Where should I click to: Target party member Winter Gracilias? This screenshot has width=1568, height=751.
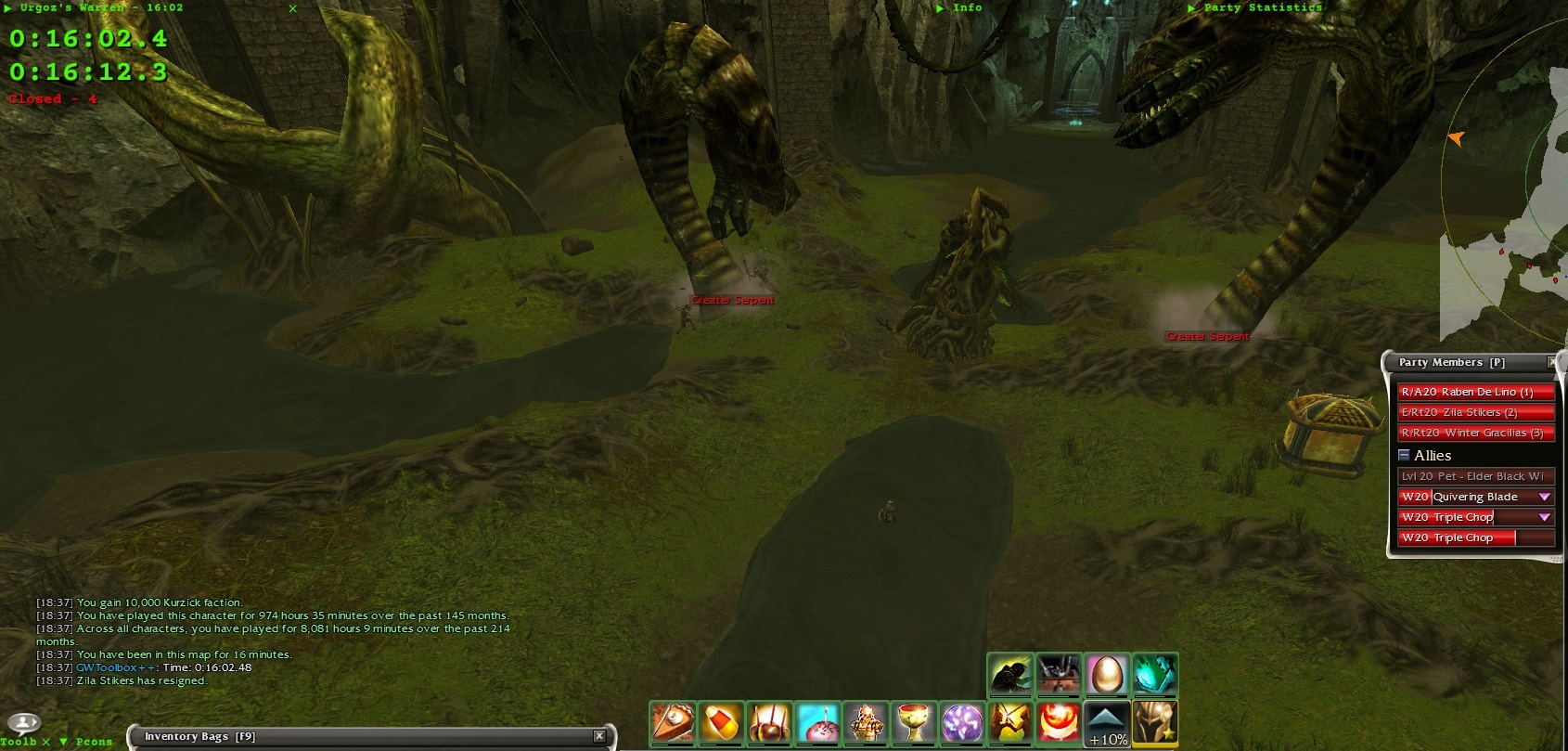pyautogui.click(x=1475, y=433)
